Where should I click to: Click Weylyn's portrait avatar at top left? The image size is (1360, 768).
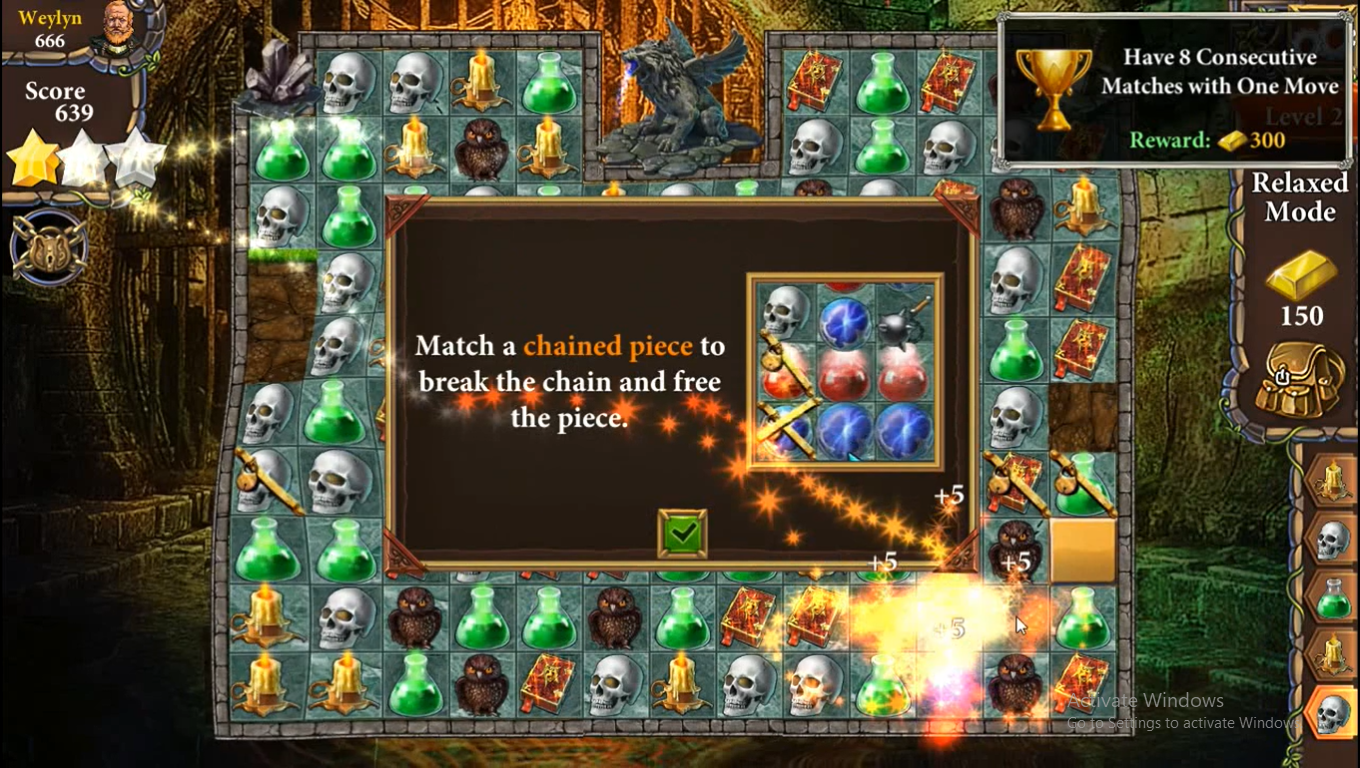click(119, 25)
